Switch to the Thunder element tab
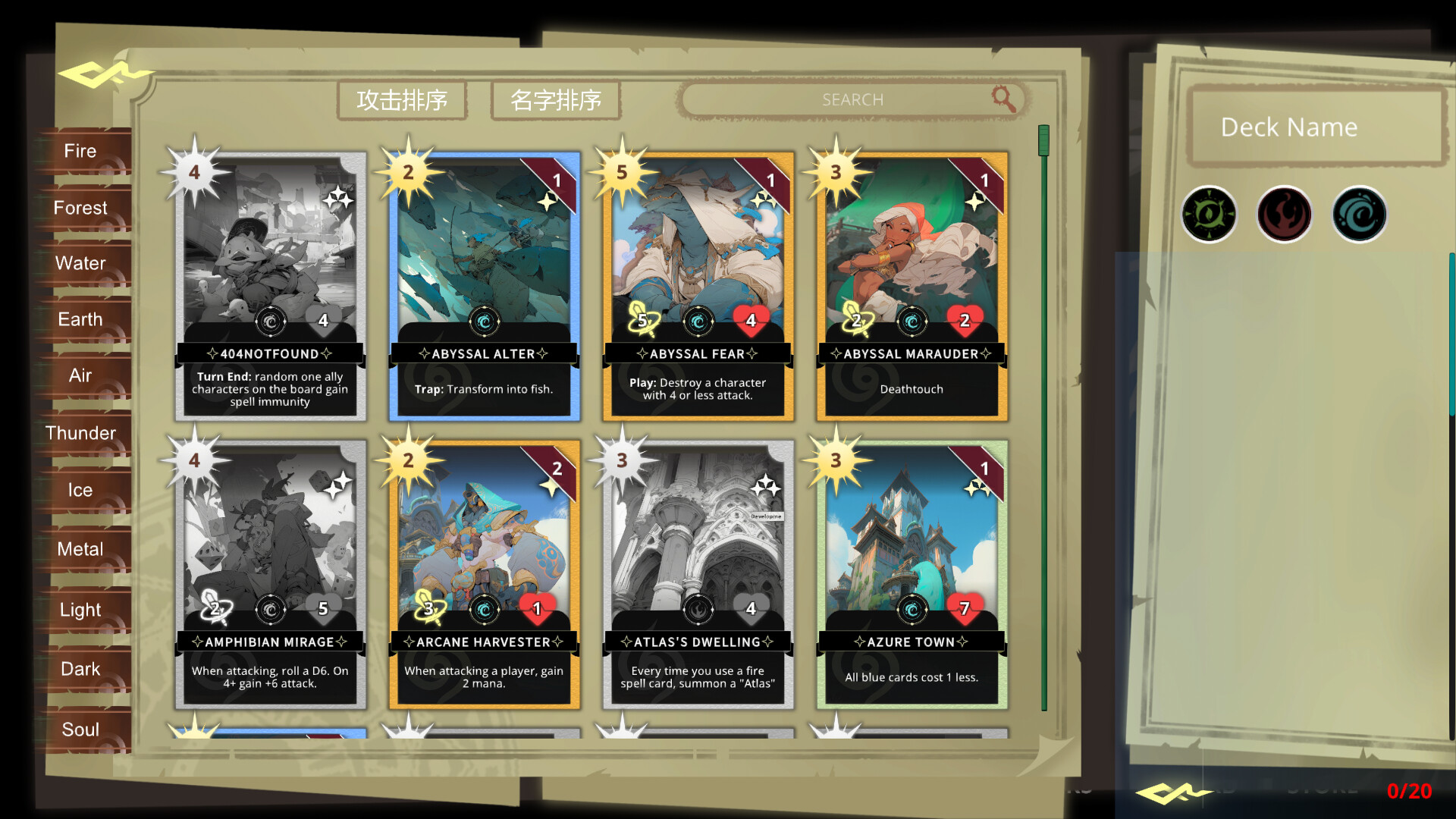 [x=80, y=433]
